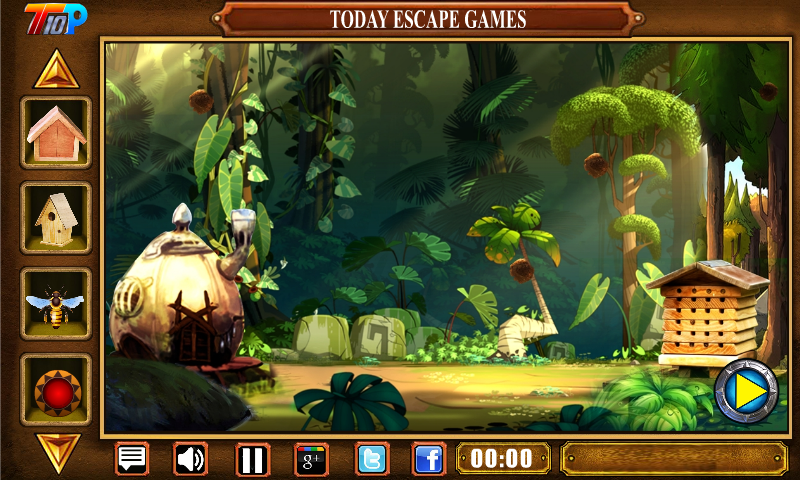The image size is (800, 480).
Task: Open the Facebook share button
Action: (429, 459)
